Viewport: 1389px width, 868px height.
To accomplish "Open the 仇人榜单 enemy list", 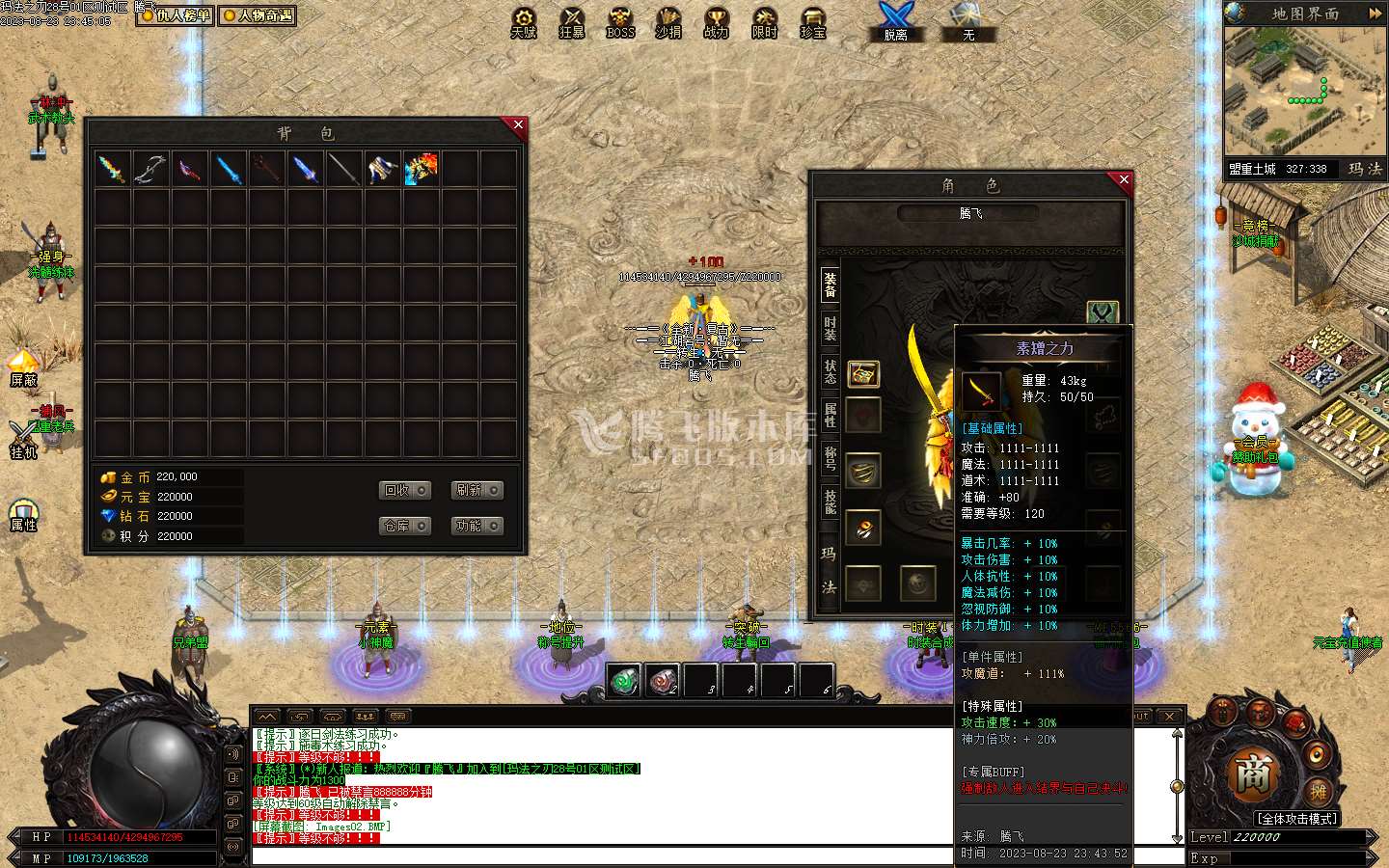I will click(176, 15).
